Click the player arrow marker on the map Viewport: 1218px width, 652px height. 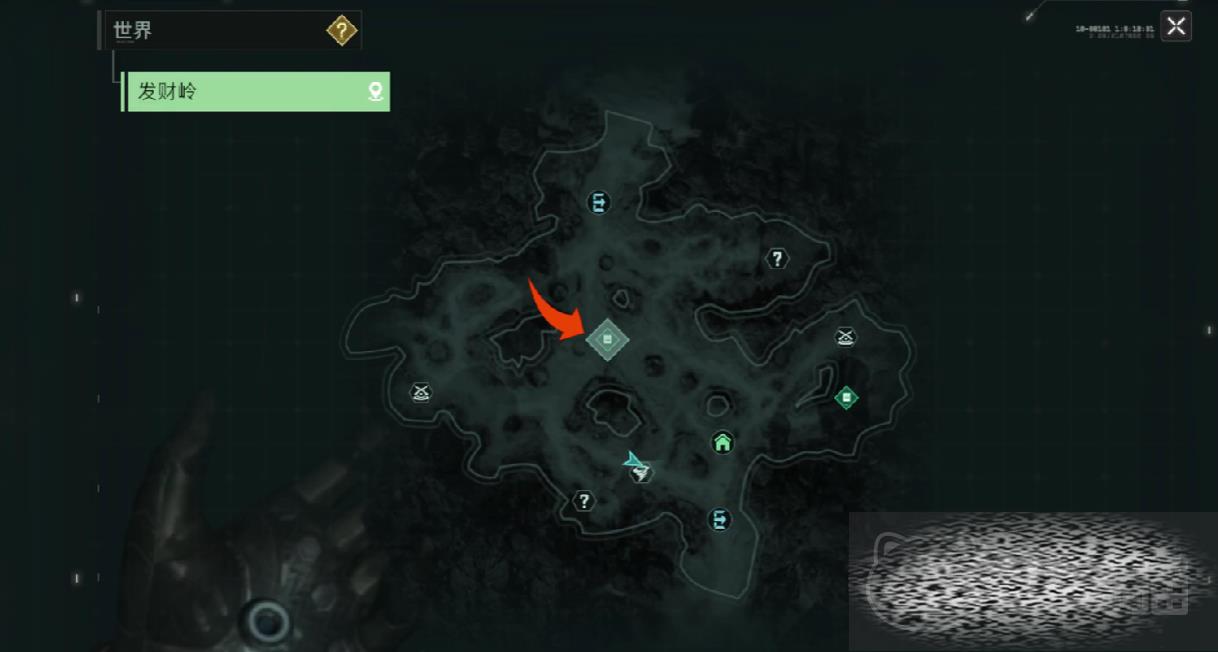[634, 462]
